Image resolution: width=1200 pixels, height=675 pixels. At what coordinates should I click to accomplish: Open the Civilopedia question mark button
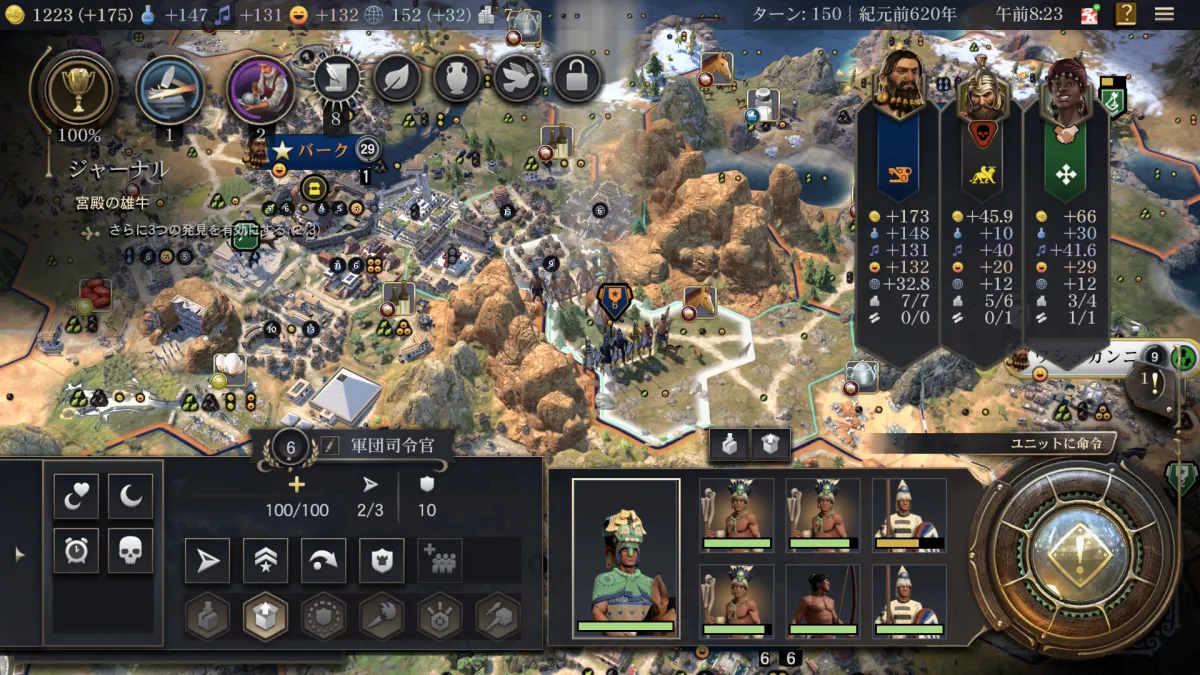click(x=1126, y=14)
